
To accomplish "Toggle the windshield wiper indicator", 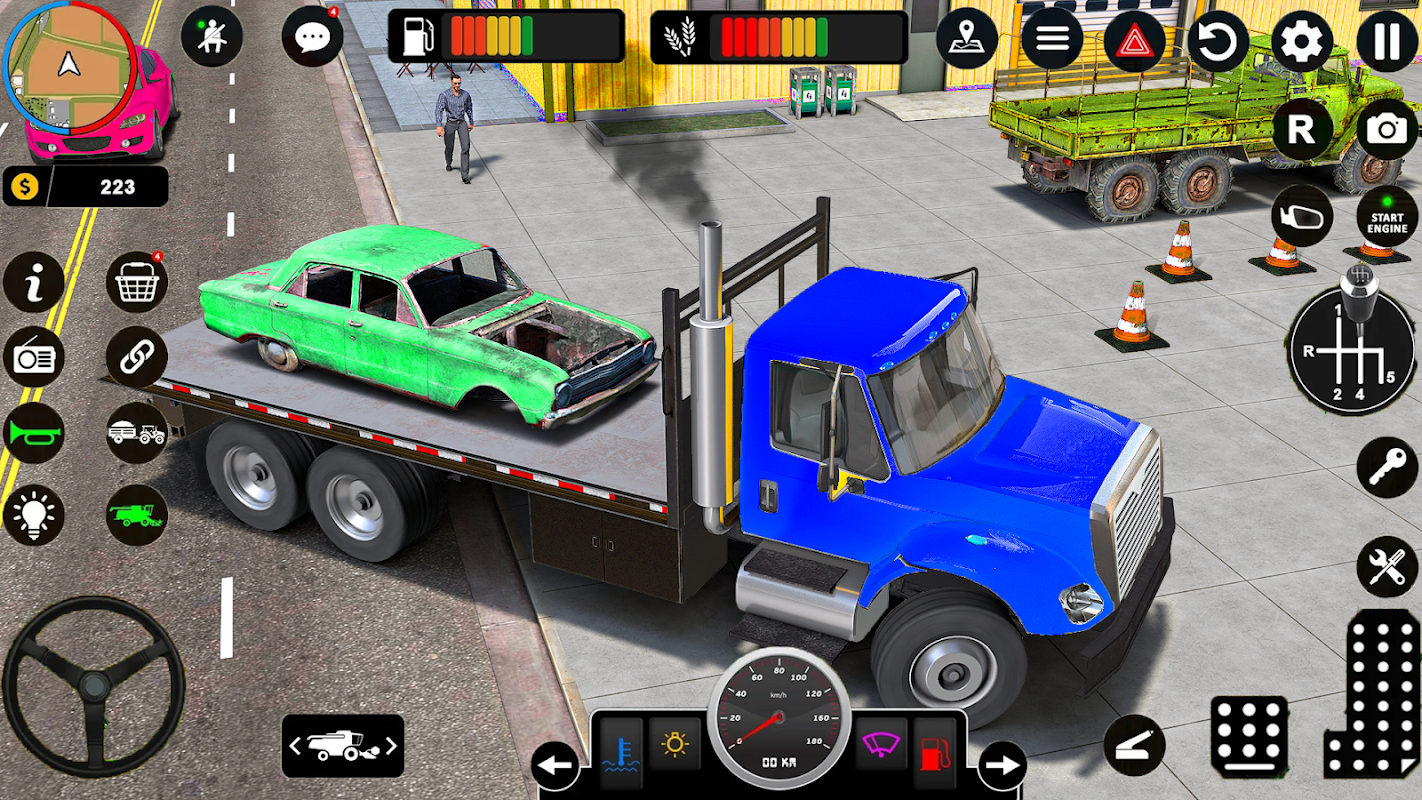I will [x=881, y=745].
